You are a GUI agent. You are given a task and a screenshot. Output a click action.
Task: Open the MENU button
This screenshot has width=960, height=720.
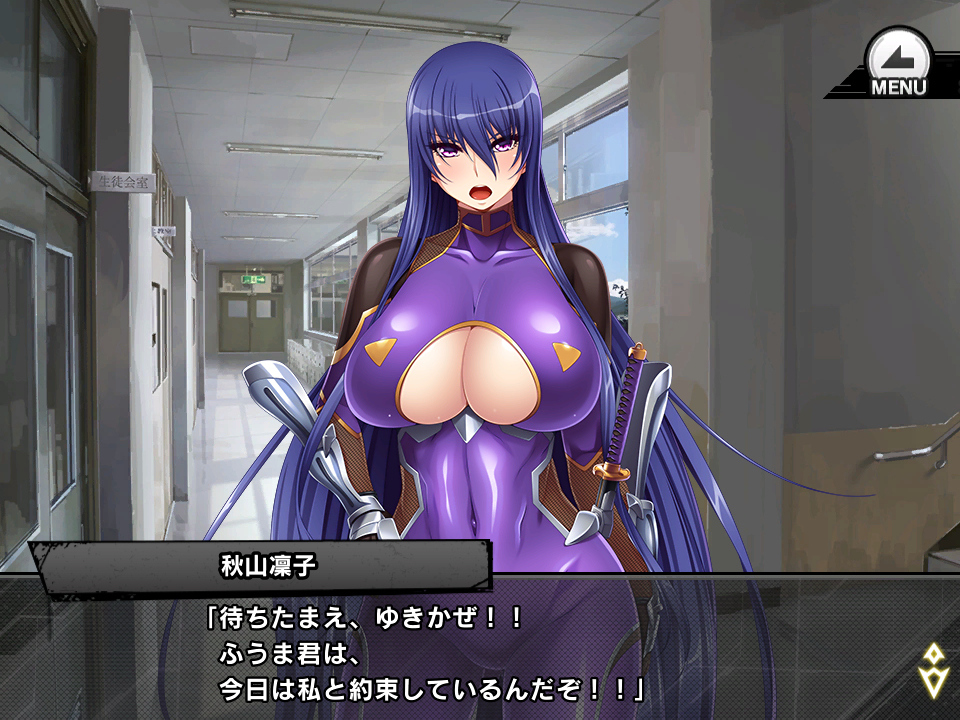[897, 62]
